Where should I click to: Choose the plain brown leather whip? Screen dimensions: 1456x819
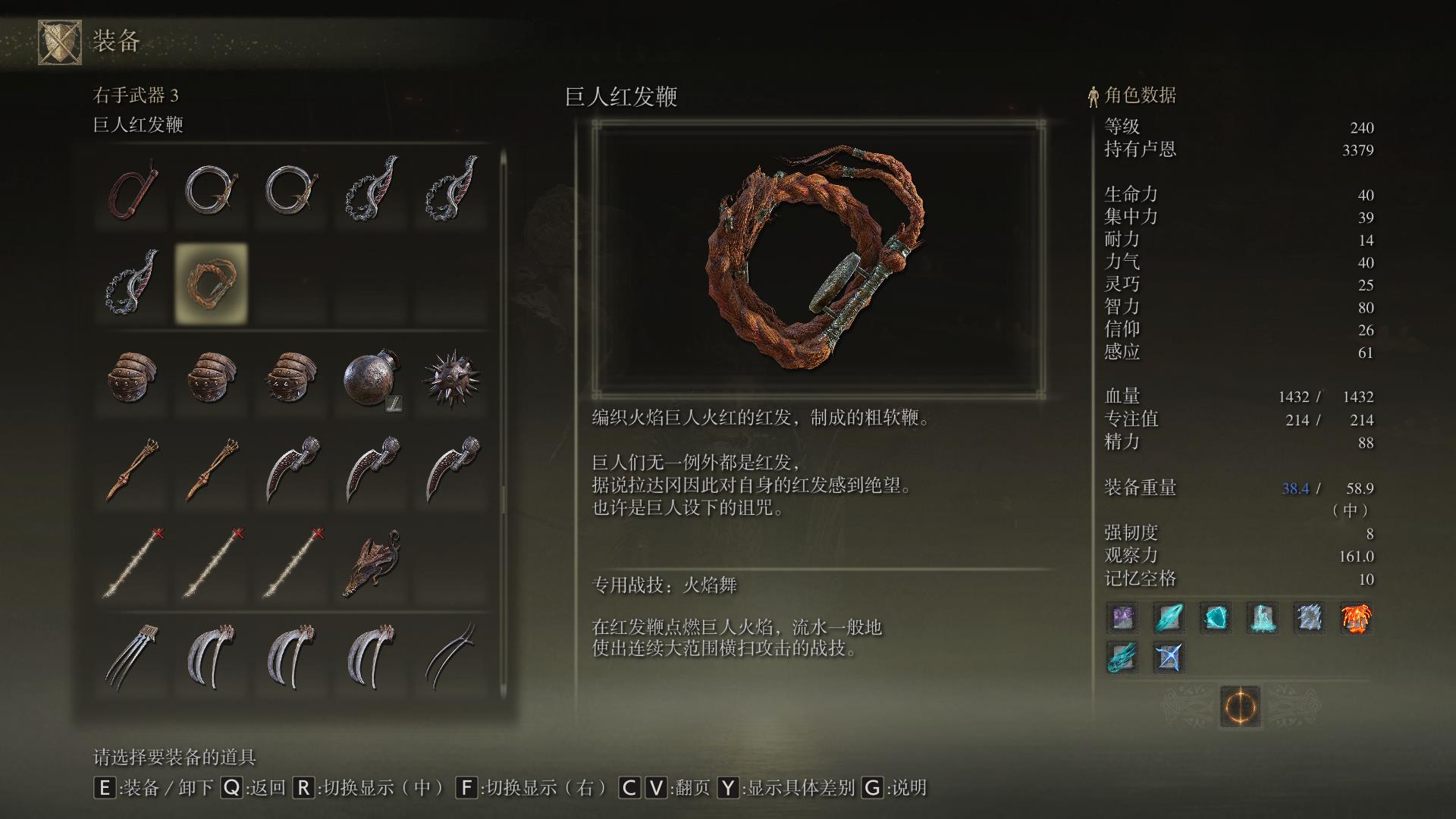(x=133, y=190)
